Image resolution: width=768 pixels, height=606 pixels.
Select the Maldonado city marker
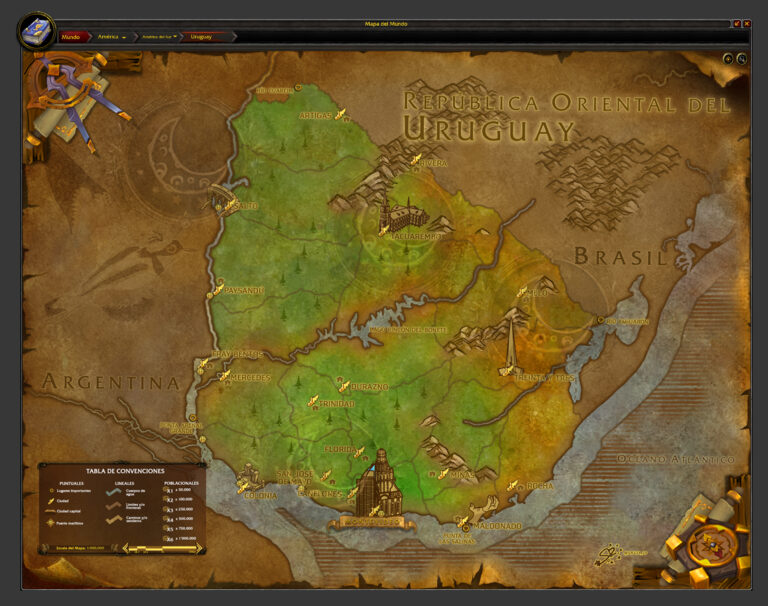(x=464, y=522)
